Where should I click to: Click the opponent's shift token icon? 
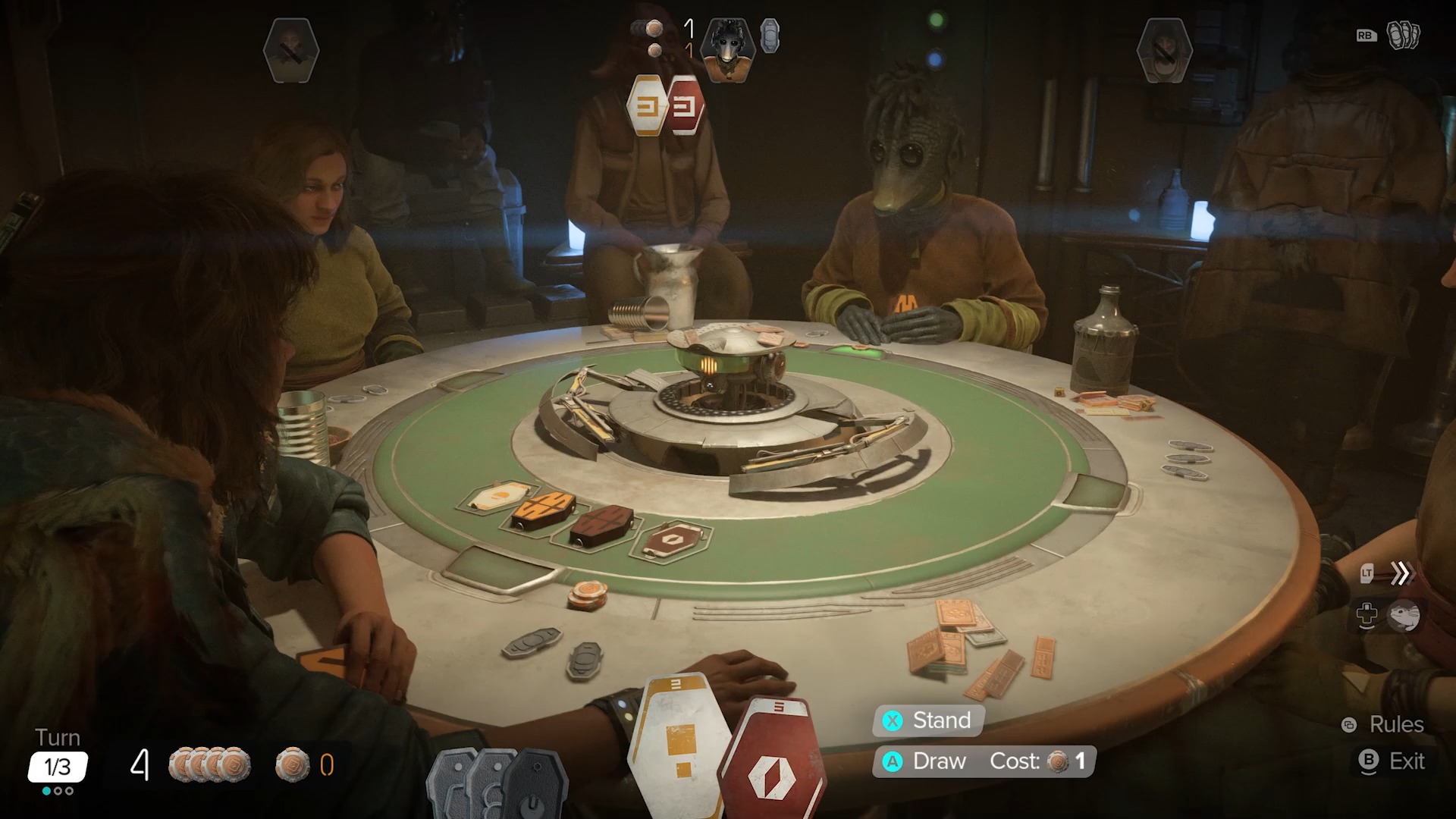[770, 36]
